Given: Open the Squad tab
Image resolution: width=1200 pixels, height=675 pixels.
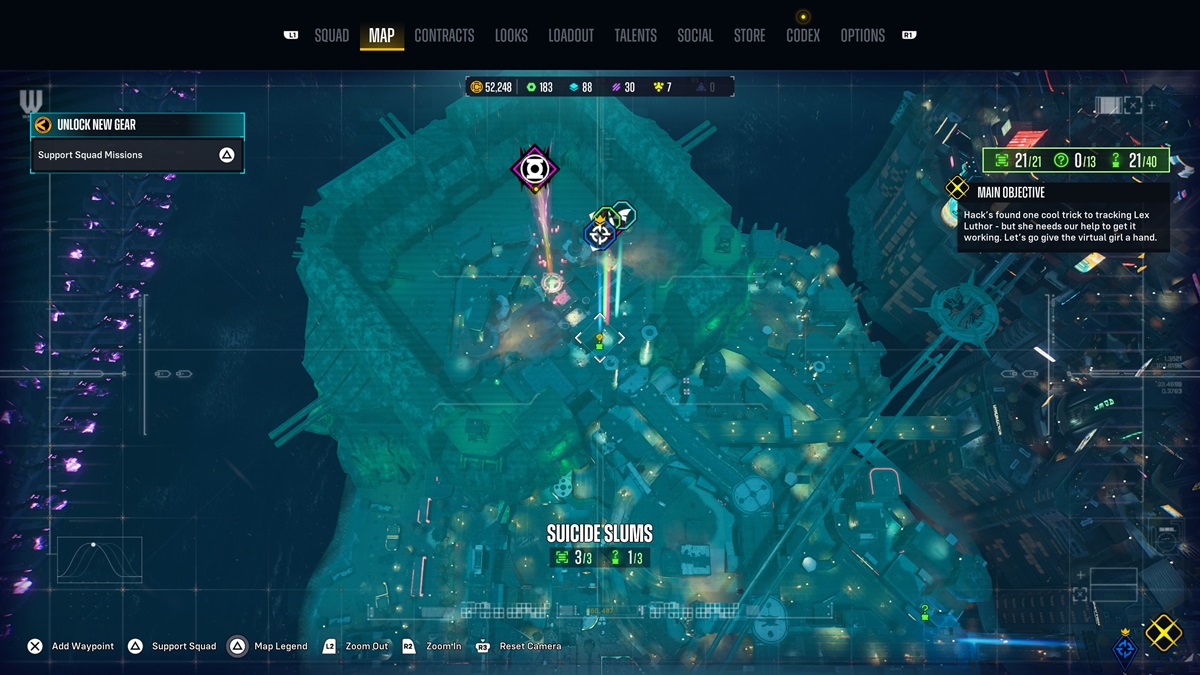Looking at the screenshot, I should [x=331, y=36].
